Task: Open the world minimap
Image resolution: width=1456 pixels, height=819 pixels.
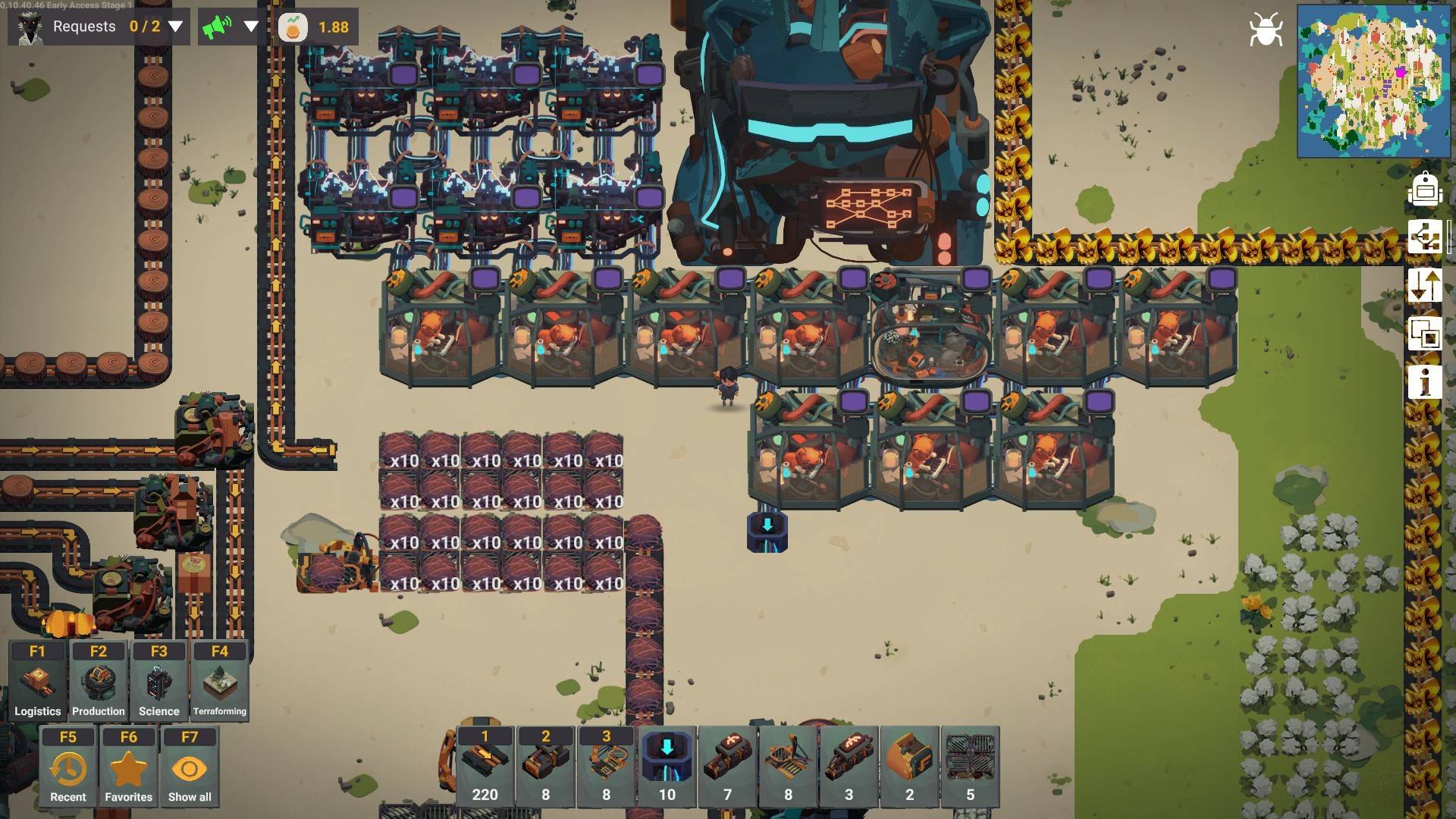Action: 1373,80
